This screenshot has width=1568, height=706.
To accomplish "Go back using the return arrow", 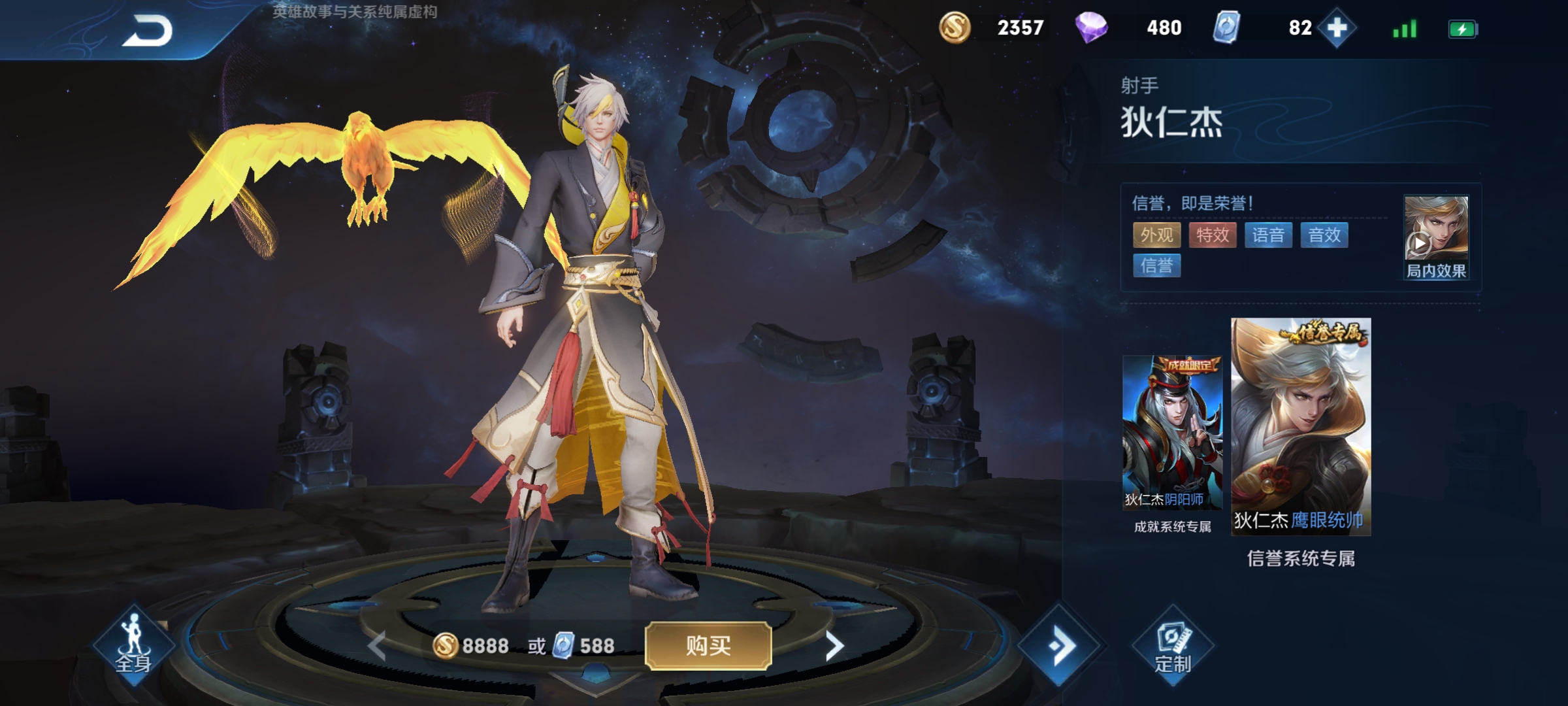I will point(148,31).
